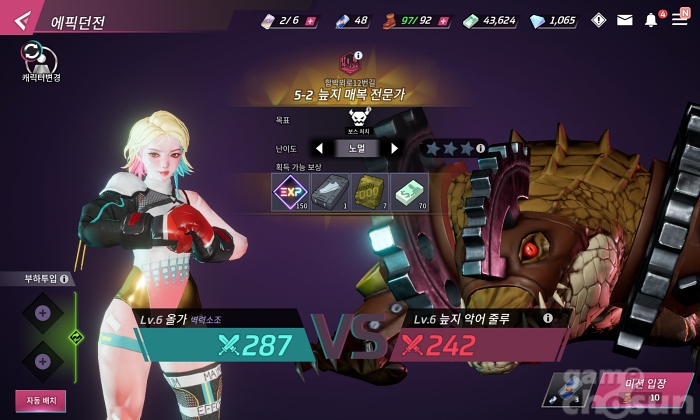Select next difficulty with the right arrow
The image size is (700, 420).
394,148
